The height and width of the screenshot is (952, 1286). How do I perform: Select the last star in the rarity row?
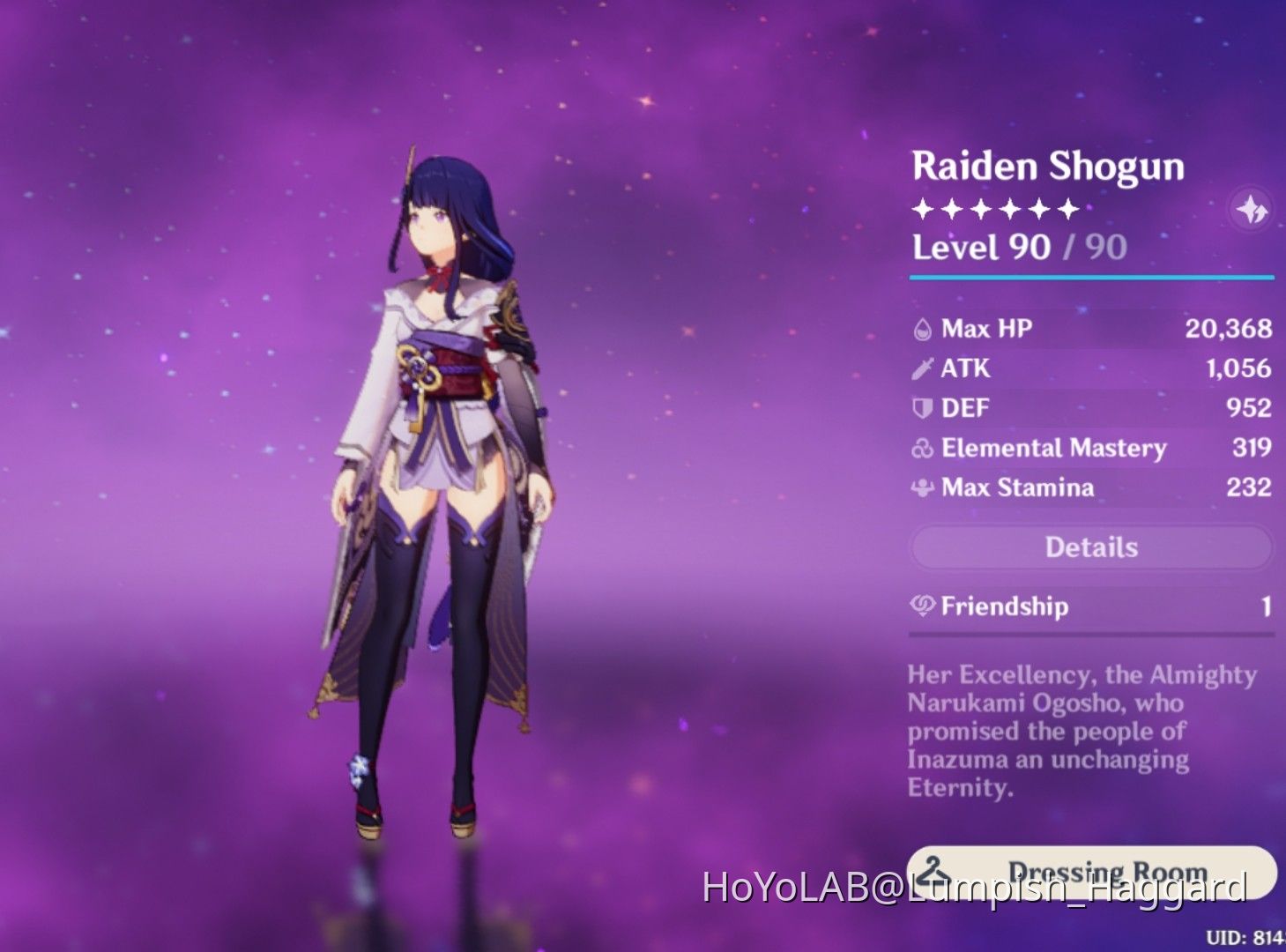click(x=1069, y=209)
